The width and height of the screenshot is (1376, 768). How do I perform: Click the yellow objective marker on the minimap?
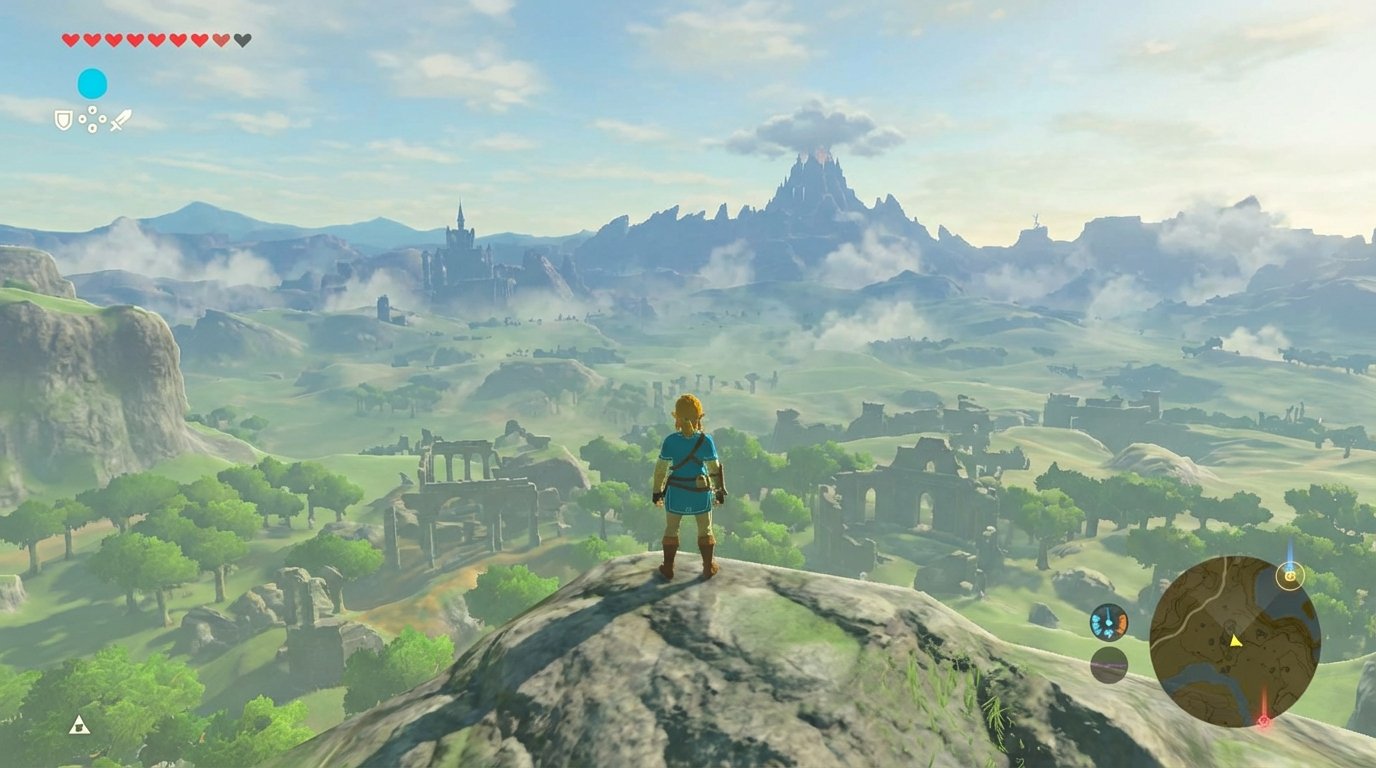(x=1290, y=576)
